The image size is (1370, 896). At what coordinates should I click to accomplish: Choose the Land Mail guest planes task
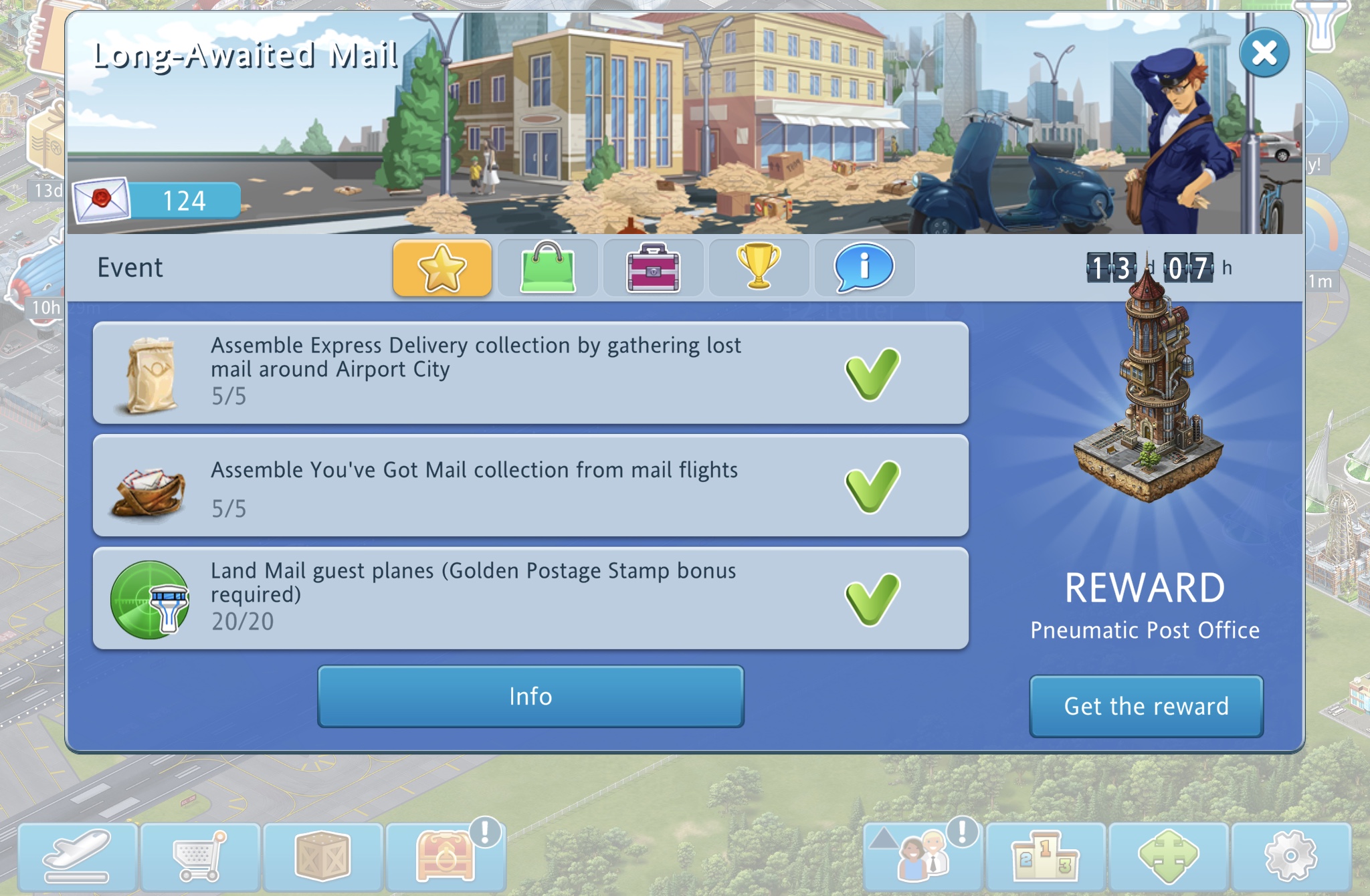(x=530, y=598)
